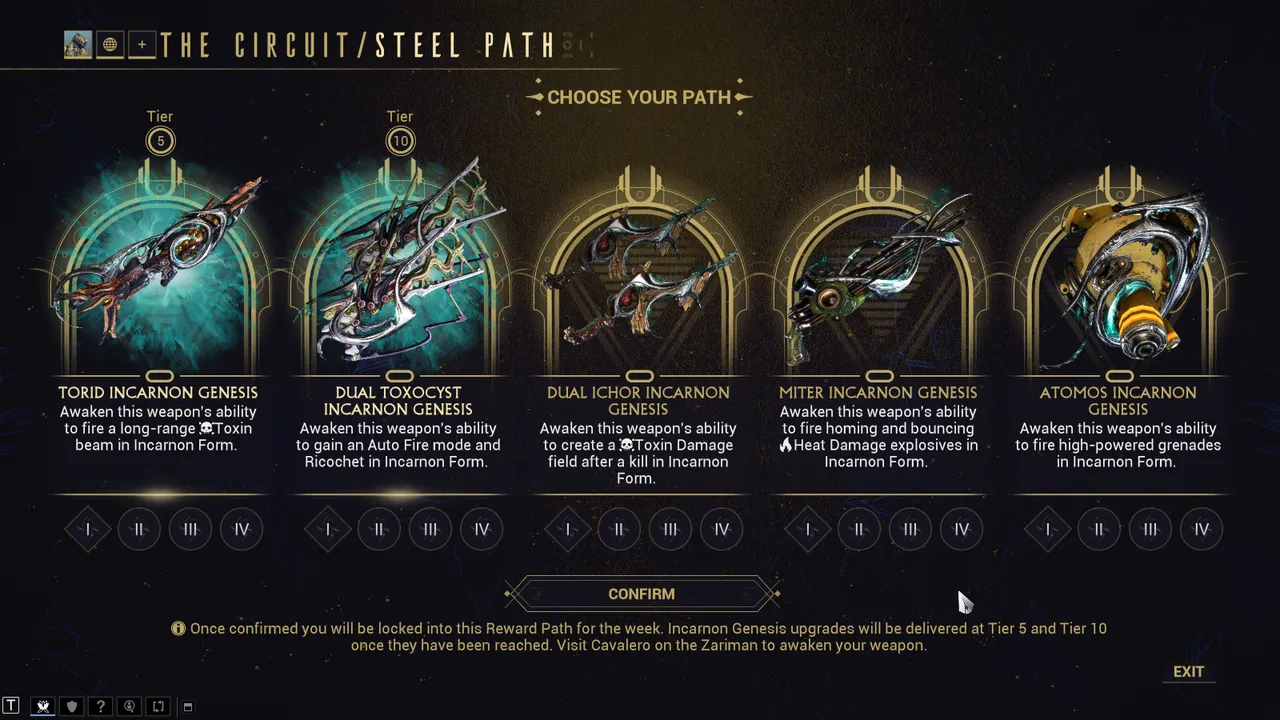
Task: Click the loop cycle icon in bottom bar
Action: coord(158,707)
